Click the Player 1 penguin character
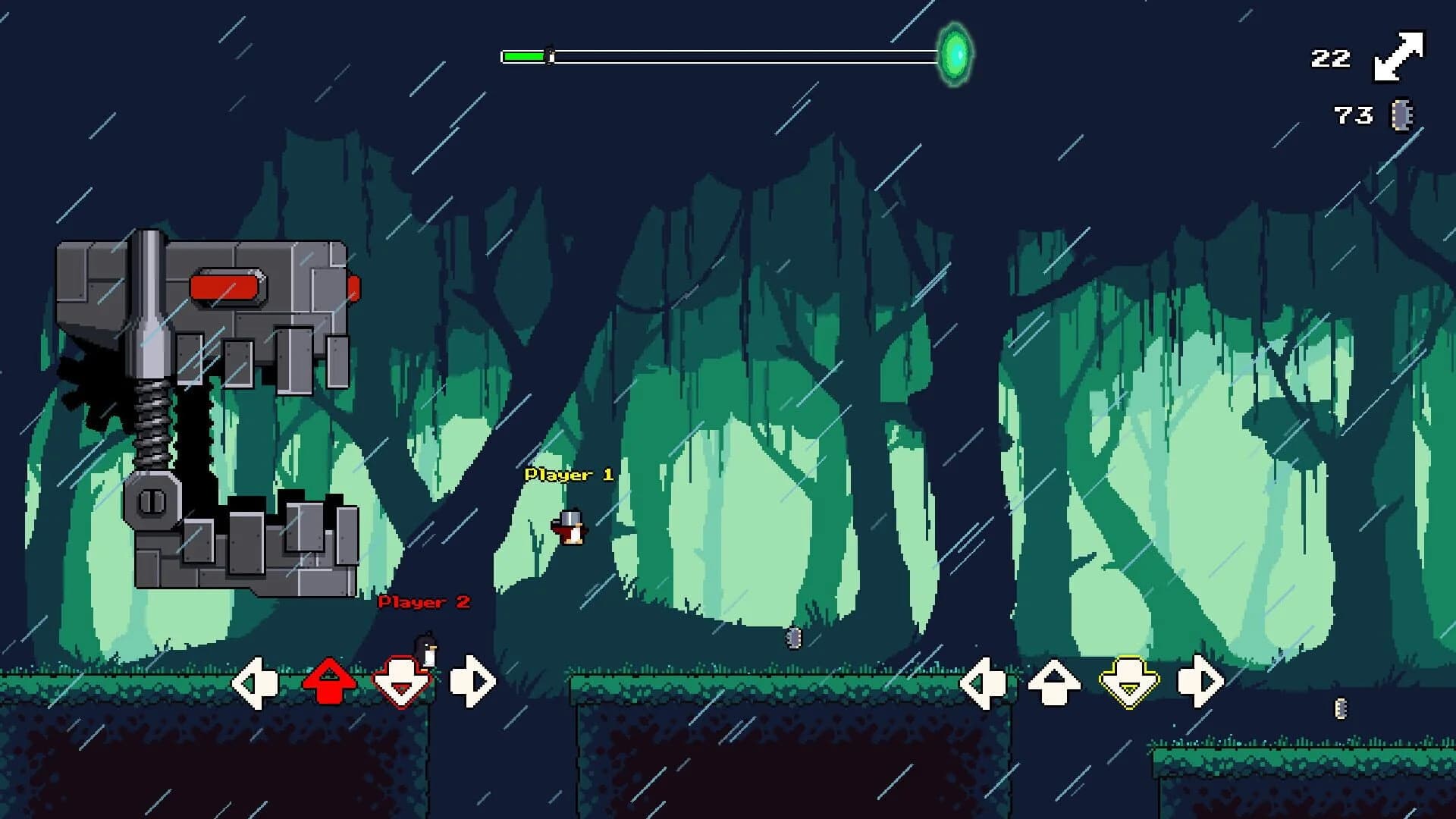Image resolution: width=1456 pixels, height=819 pixels. tap(570, 529)
